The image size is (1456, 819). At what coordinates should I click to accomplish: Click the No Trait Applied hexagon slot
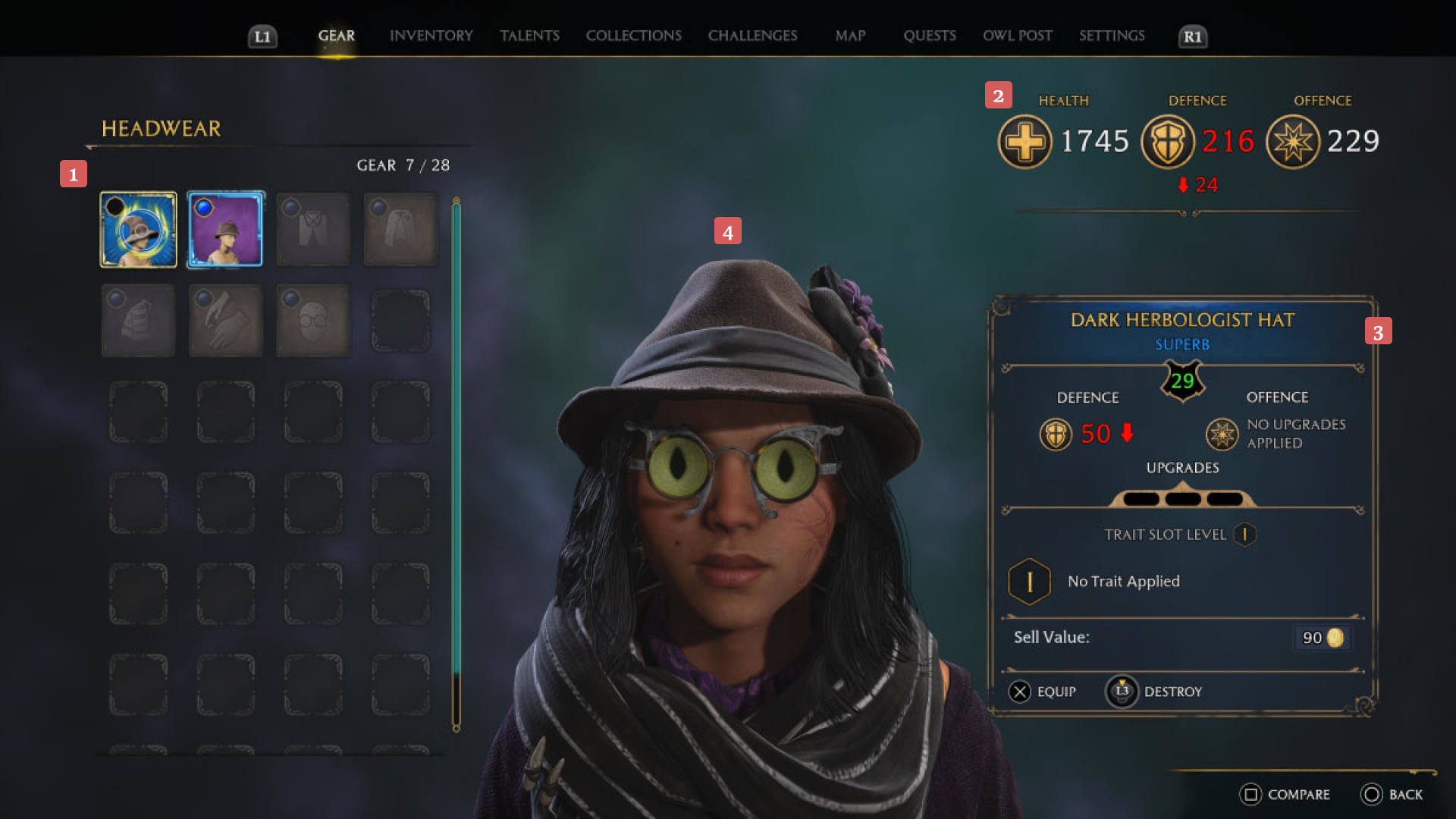(1028, 581)
